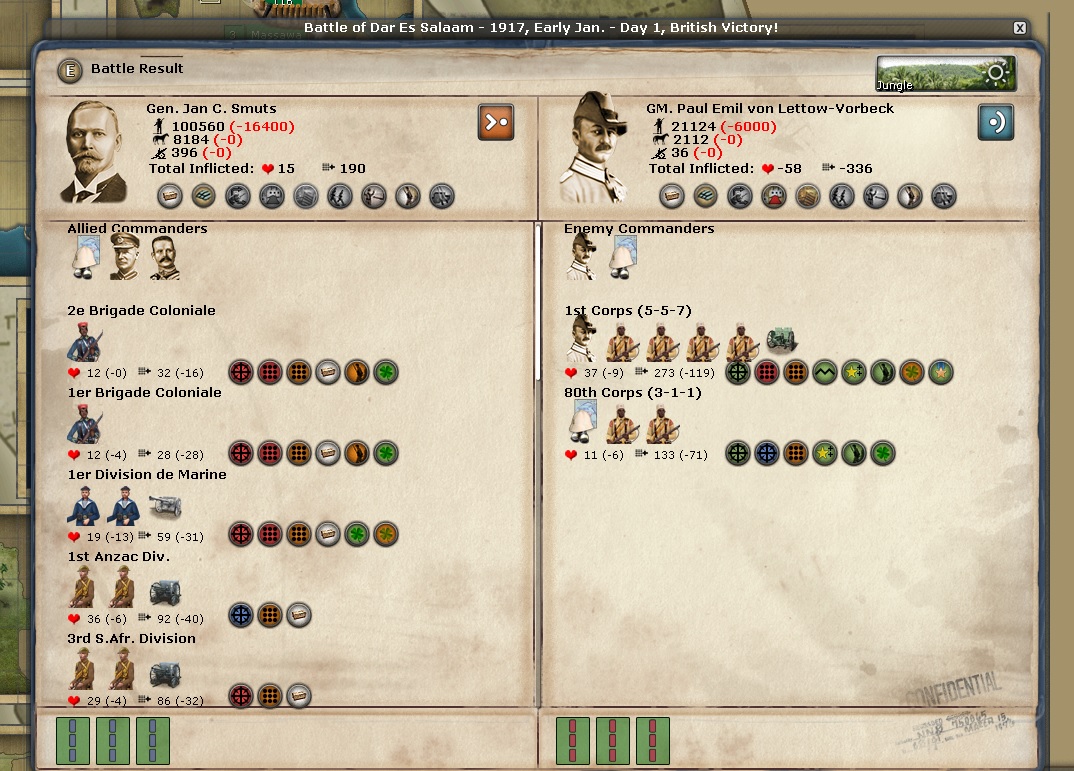Select the 2e Brigade Coloniale unit

pos(85,342)
